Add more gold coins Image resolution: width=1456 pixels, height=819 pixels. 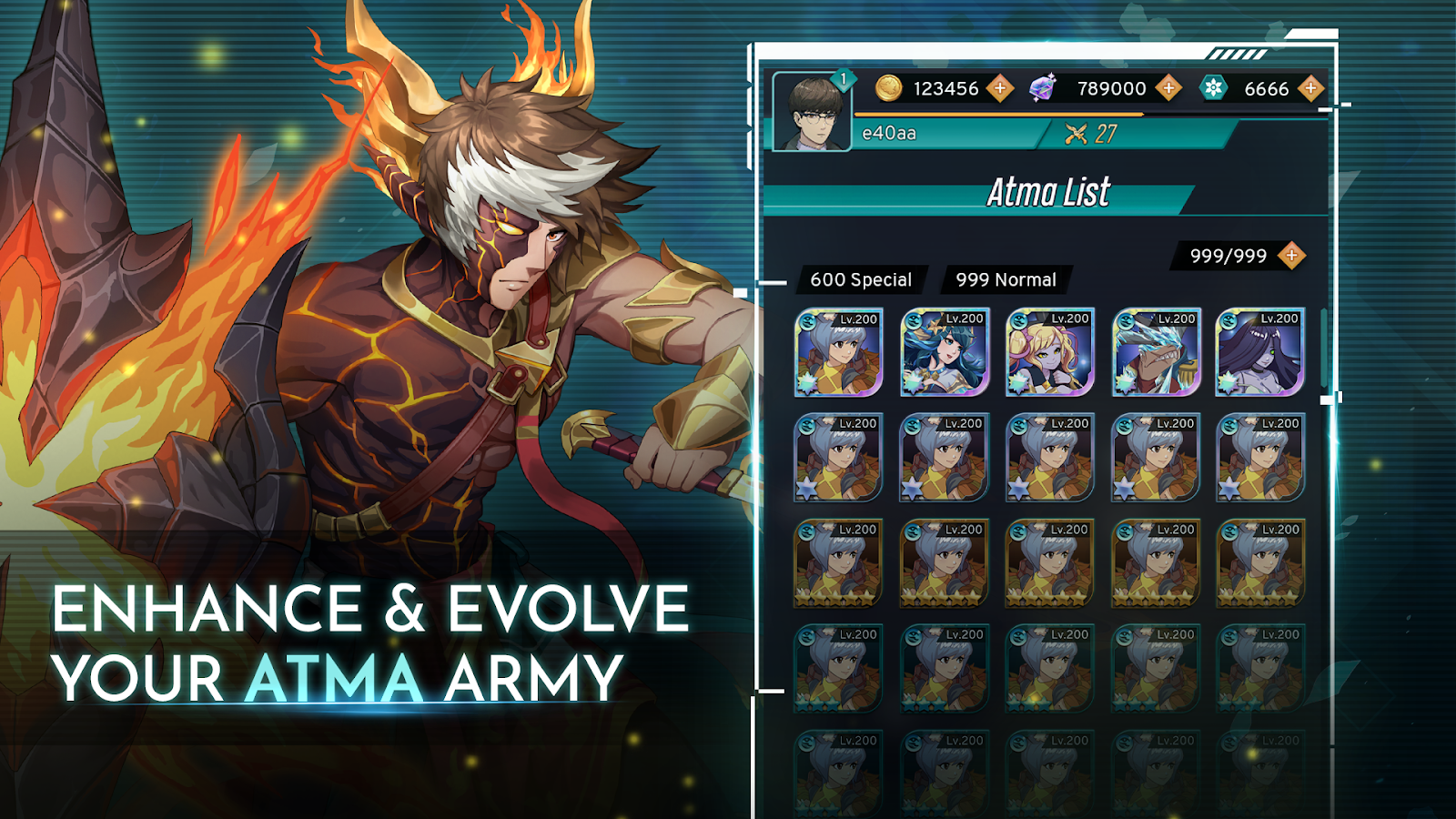coord(1000,88)
